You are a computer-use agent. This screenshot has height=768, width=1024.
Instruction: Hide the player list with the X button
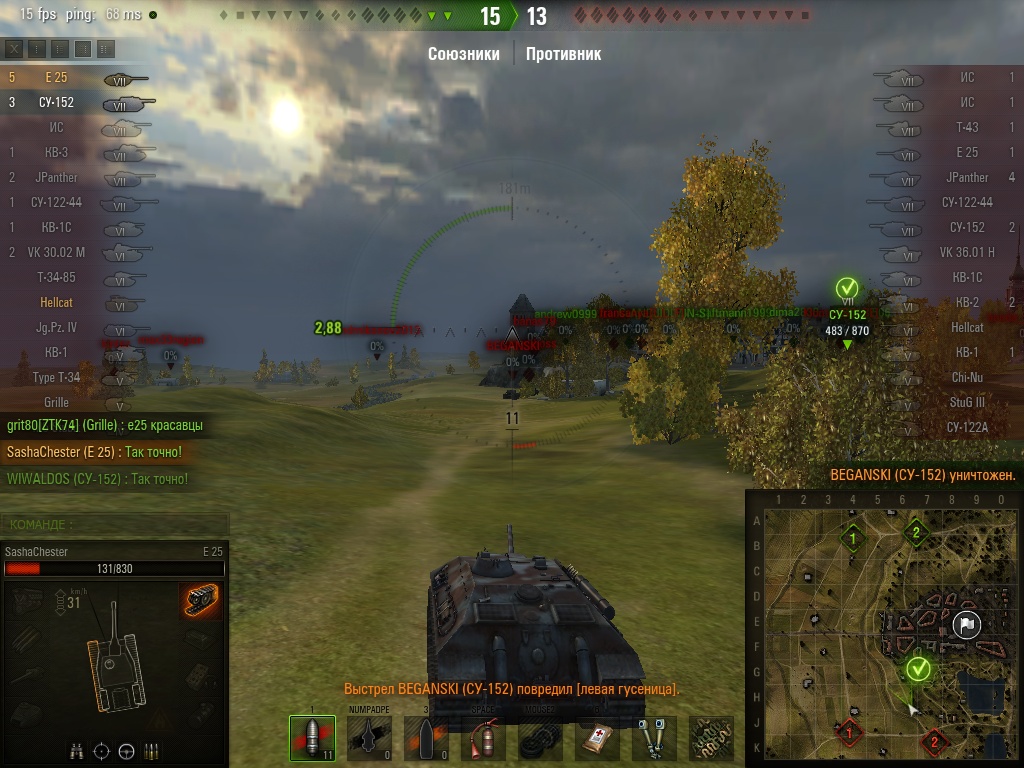14,48
